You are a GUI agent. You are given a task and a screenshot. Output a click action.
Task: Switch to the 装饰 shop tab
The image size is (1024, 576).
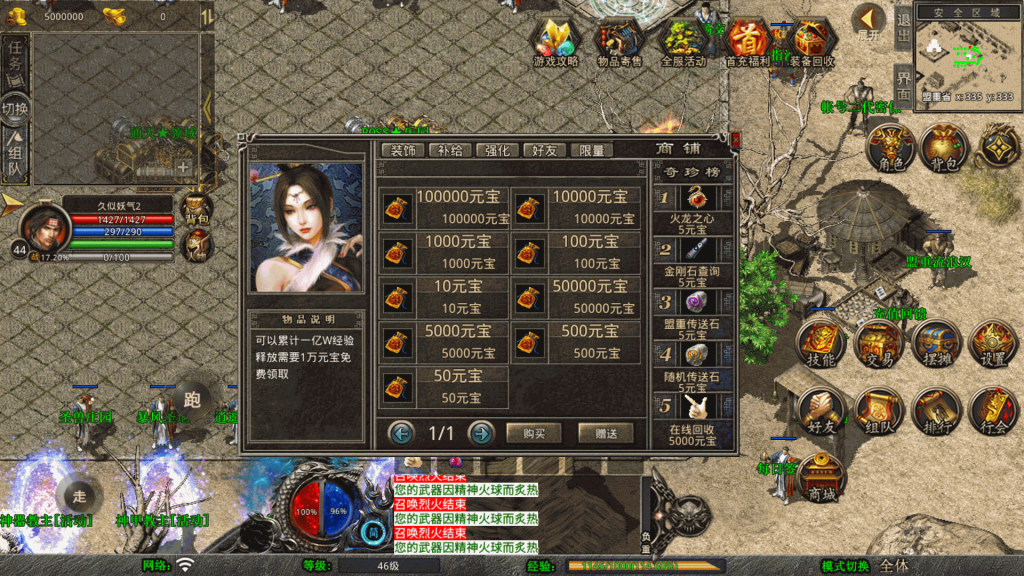pos(403,150)
